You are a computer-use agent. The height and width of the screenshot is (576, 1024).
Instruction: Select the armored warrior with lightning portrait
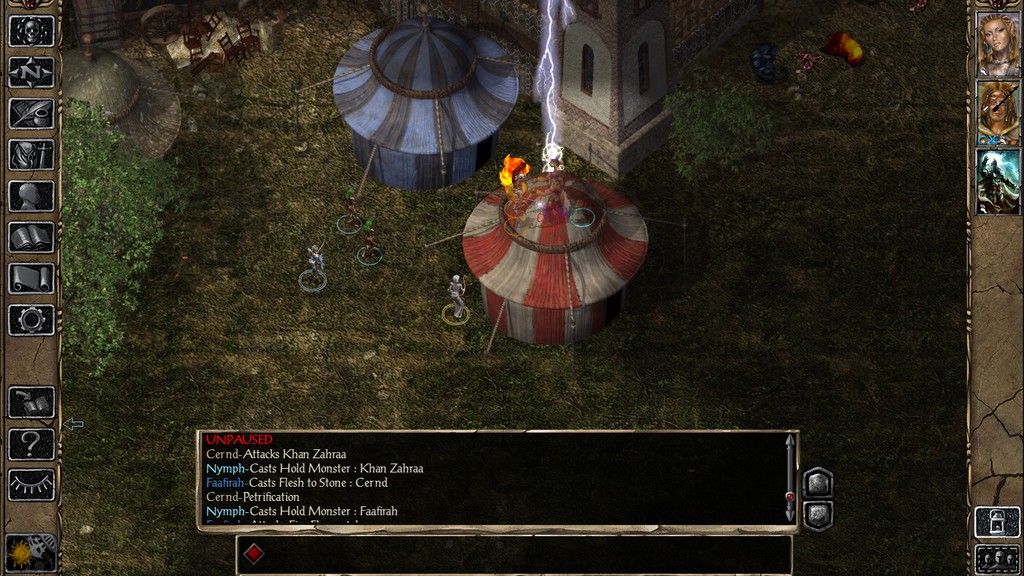[998, 181]
